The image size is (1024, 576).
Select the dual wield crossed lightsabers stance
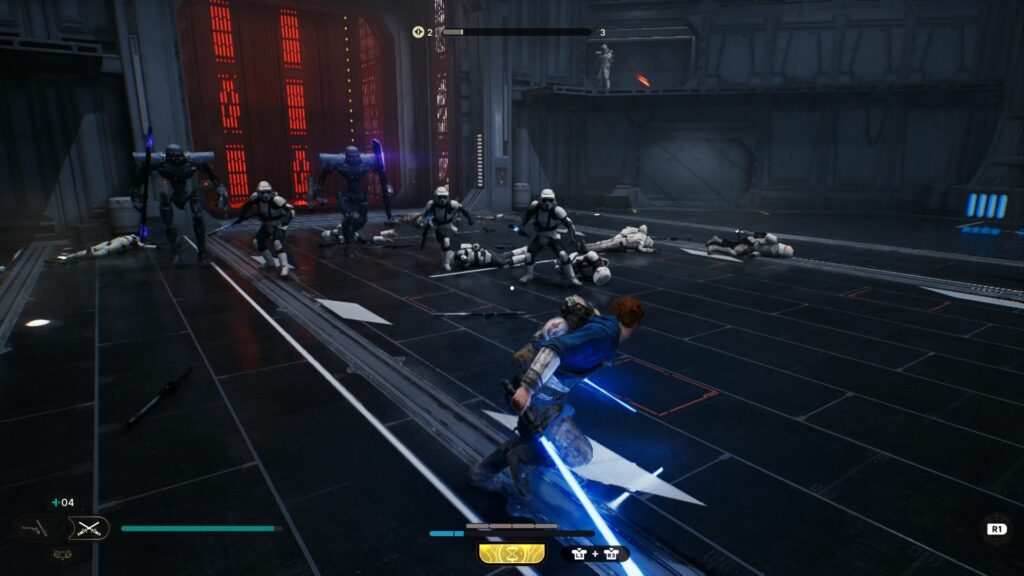pyautogui.click(x=88, y=528)
